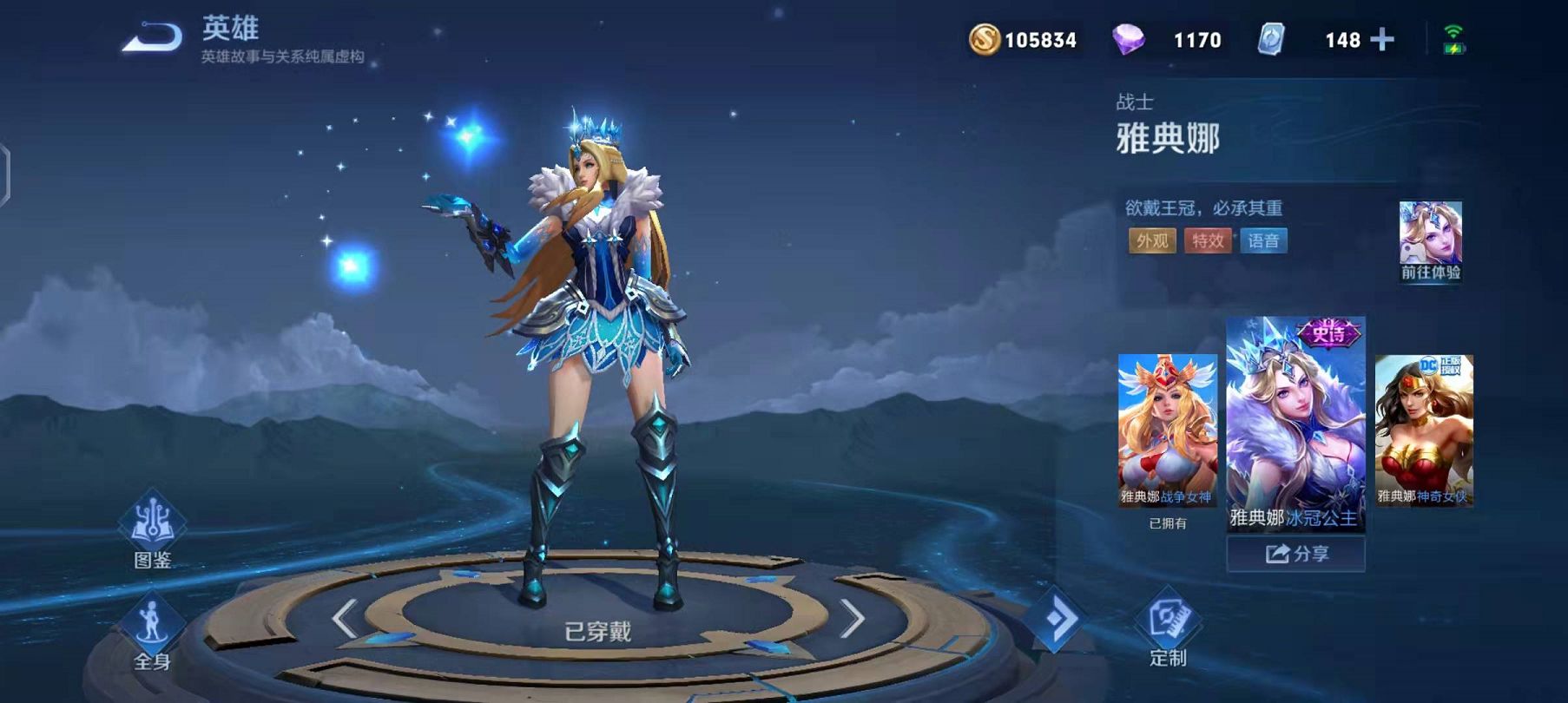Screen dimensions: 1568x703
Task: Switch to 全身 full body view
Action: tap(152, 634)
